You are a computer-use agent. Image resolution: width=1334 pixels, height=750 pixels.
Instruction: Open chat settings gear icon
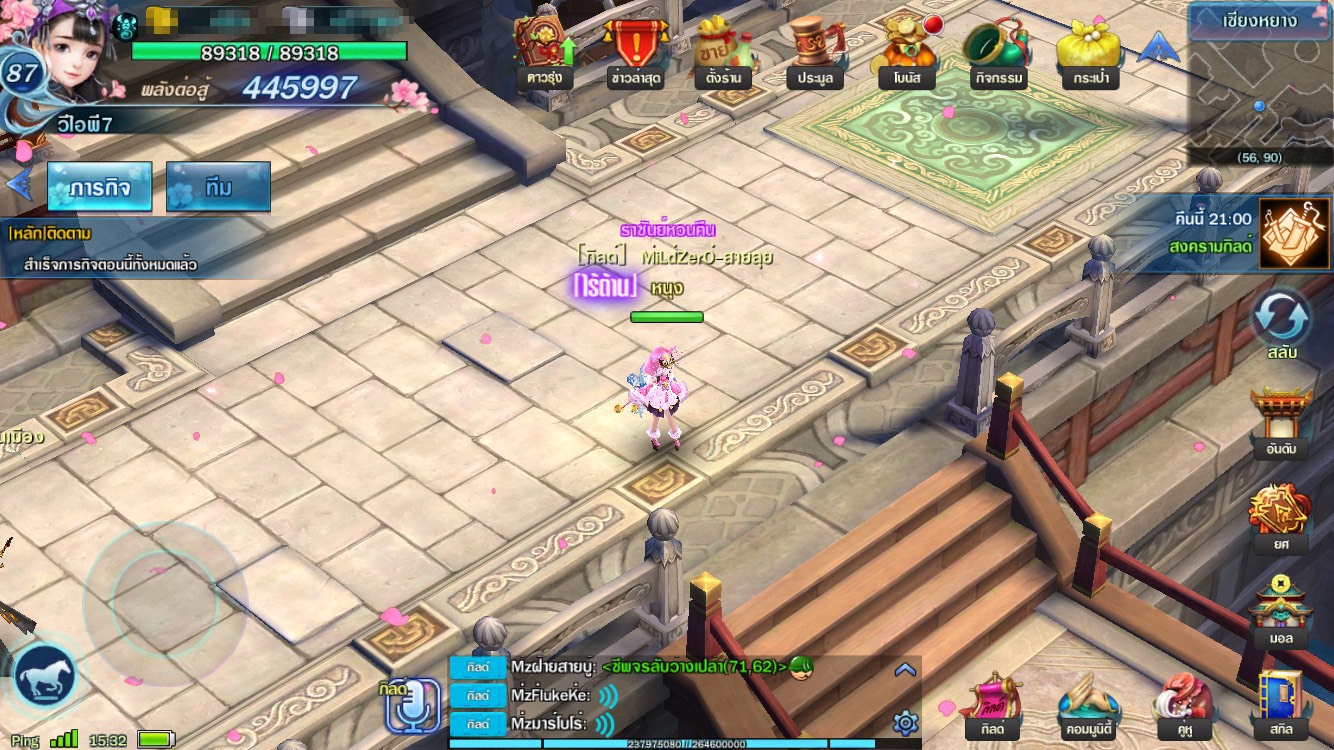pos(905,722)
